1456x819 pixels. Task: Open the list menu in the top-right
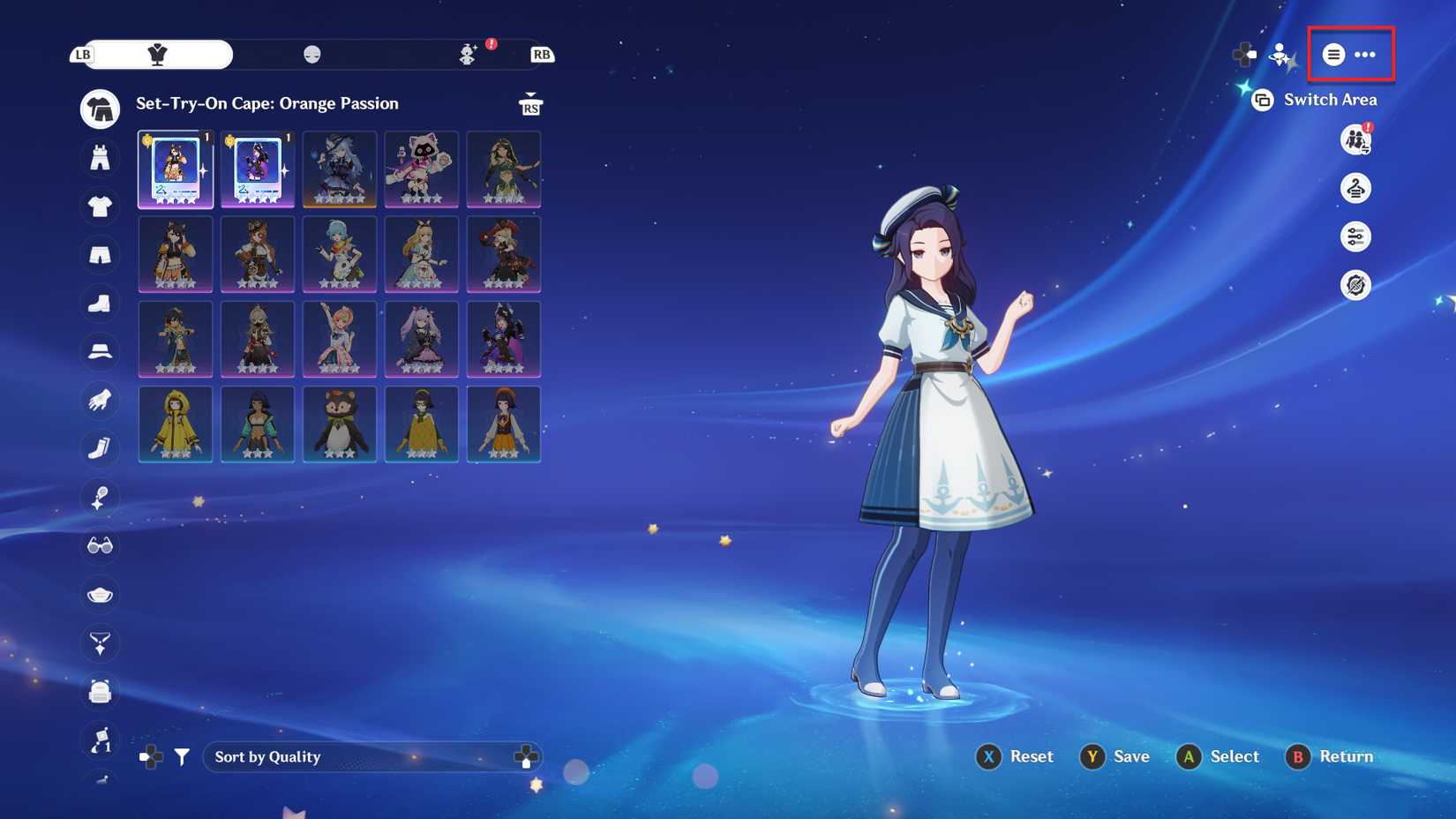tap(1333, 55)
